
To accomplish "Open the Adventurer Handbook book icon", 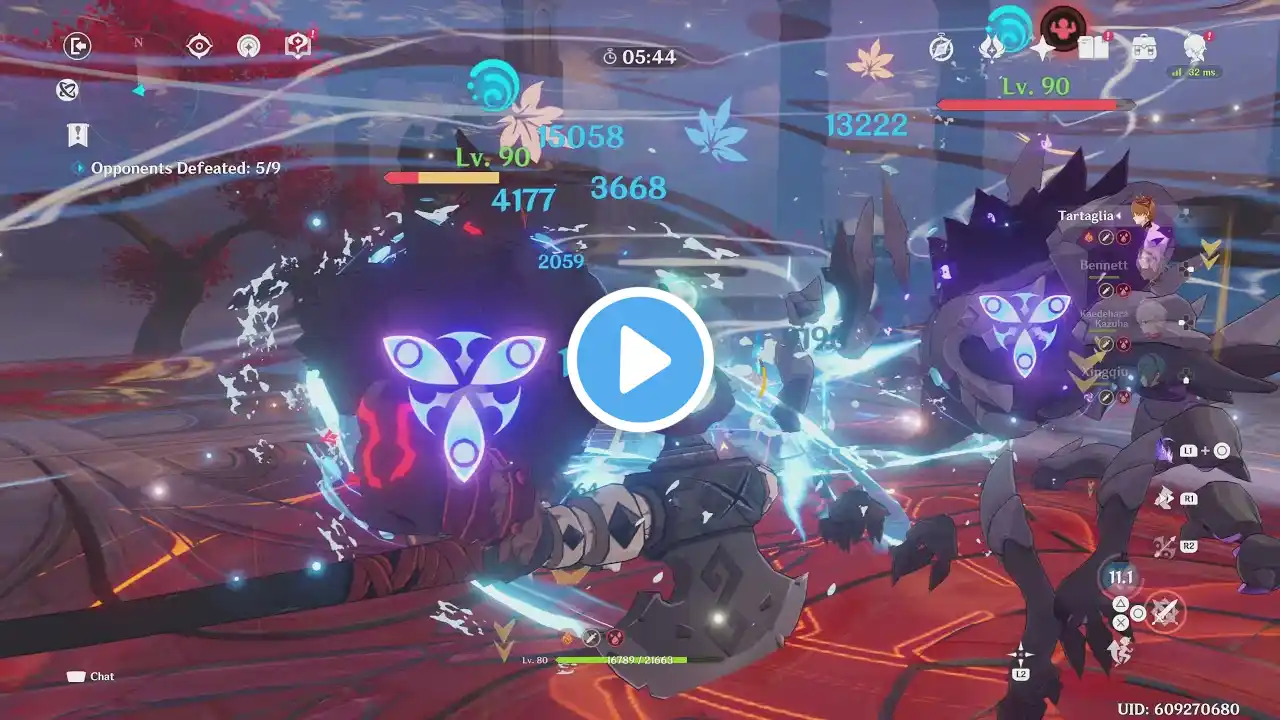I will click(x=1092, y=47).
